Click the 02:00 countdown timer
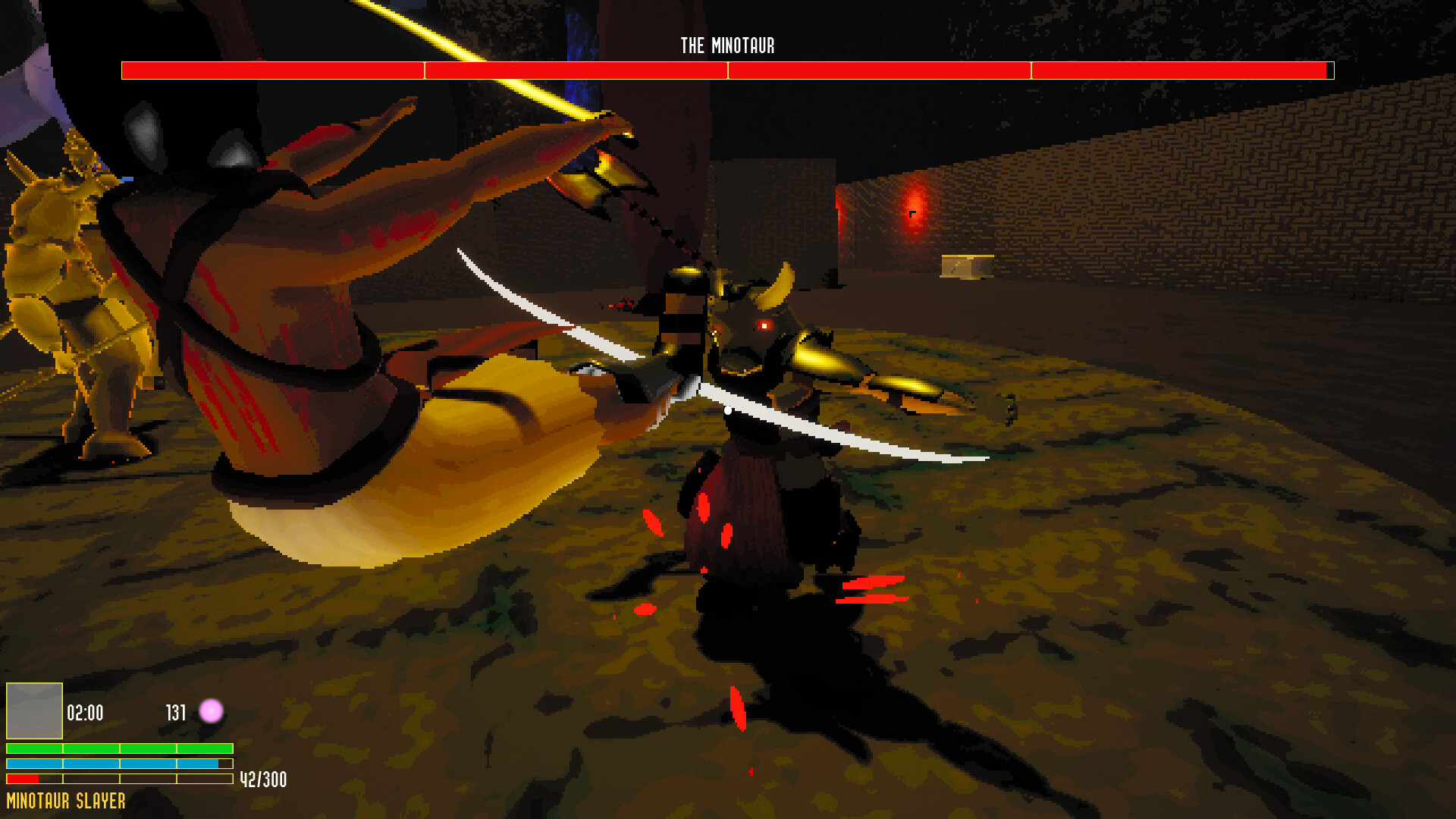Screen dimensions: 1456x819 83,711
